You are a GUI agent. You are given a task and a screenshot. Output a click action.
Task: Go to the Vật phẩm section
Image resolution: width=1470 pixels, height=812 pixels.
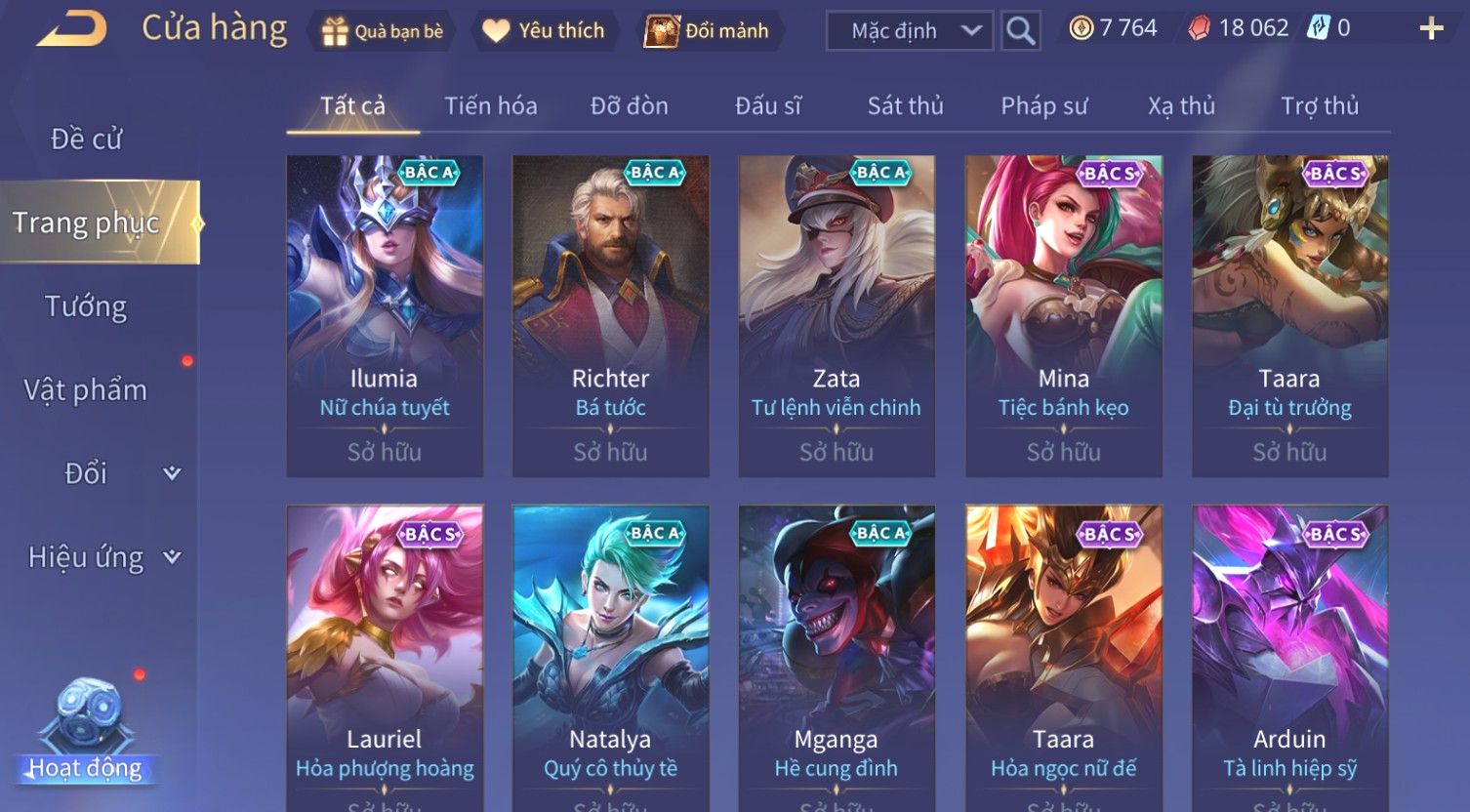(86, 390)
